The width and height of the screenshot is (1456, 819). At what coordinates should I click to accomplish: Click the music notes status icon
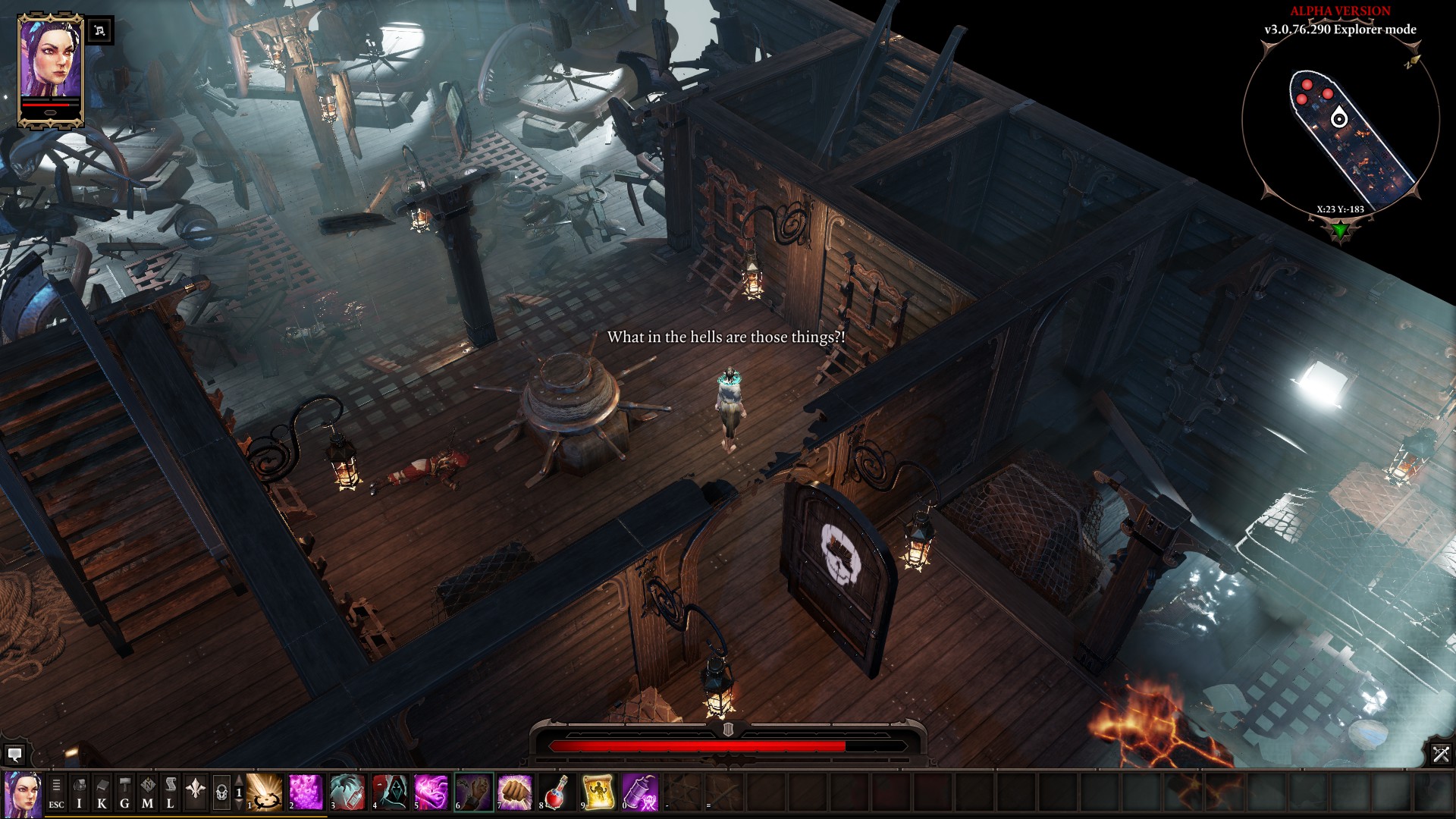[100, 31]
